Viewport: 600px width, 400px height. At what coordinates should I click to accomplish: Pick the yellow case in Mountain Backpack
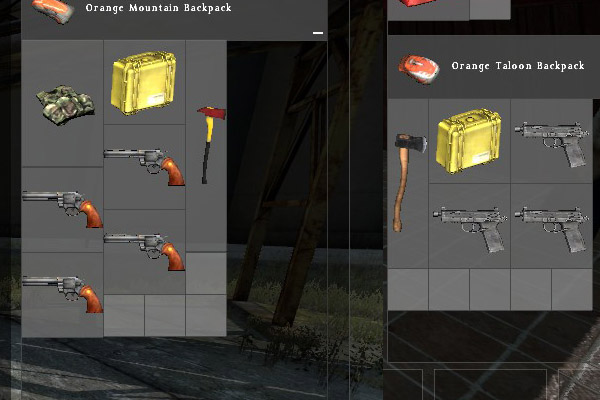click(x=145, y=82)
